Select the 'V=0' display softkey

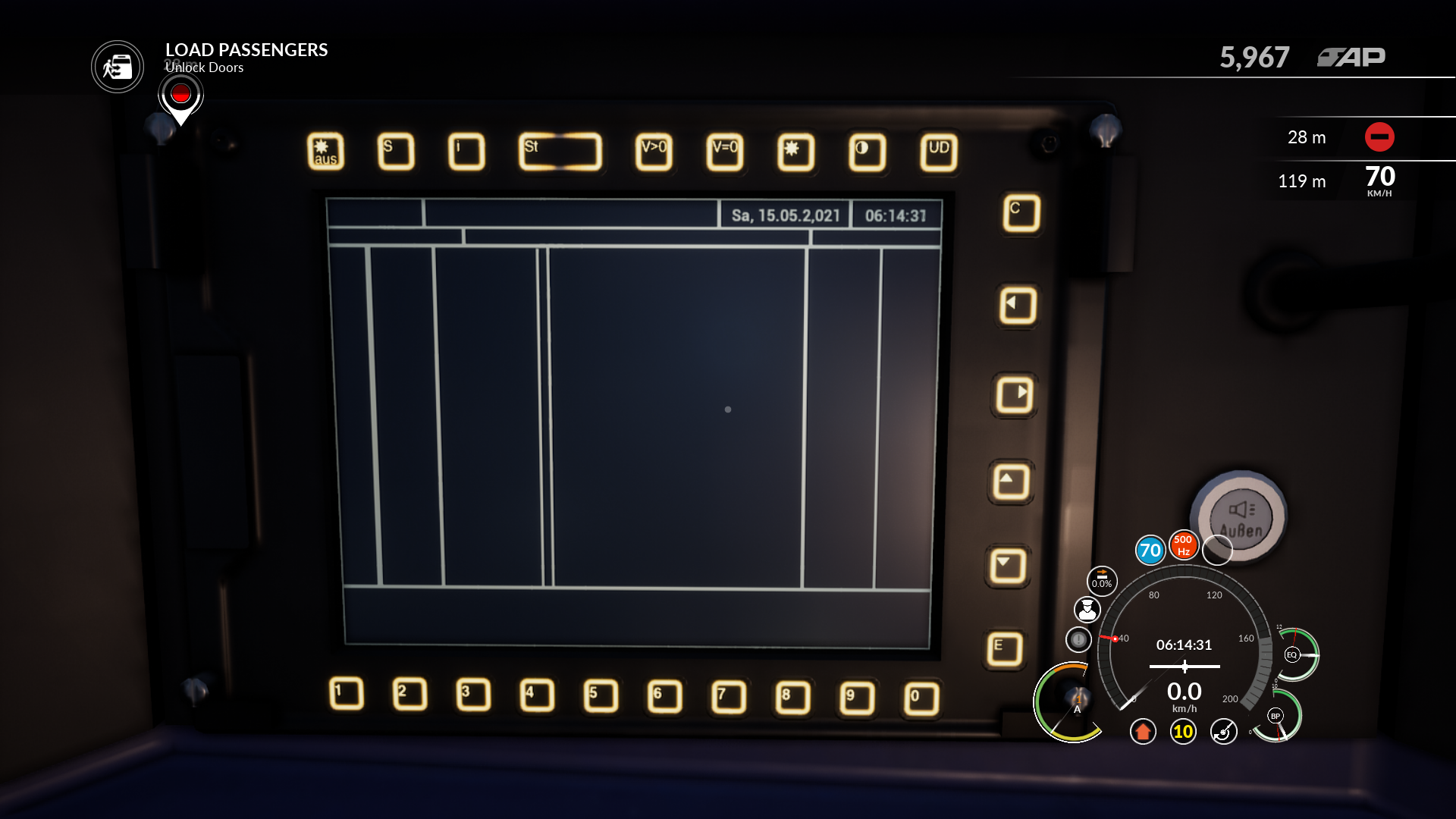coord(725,152)
